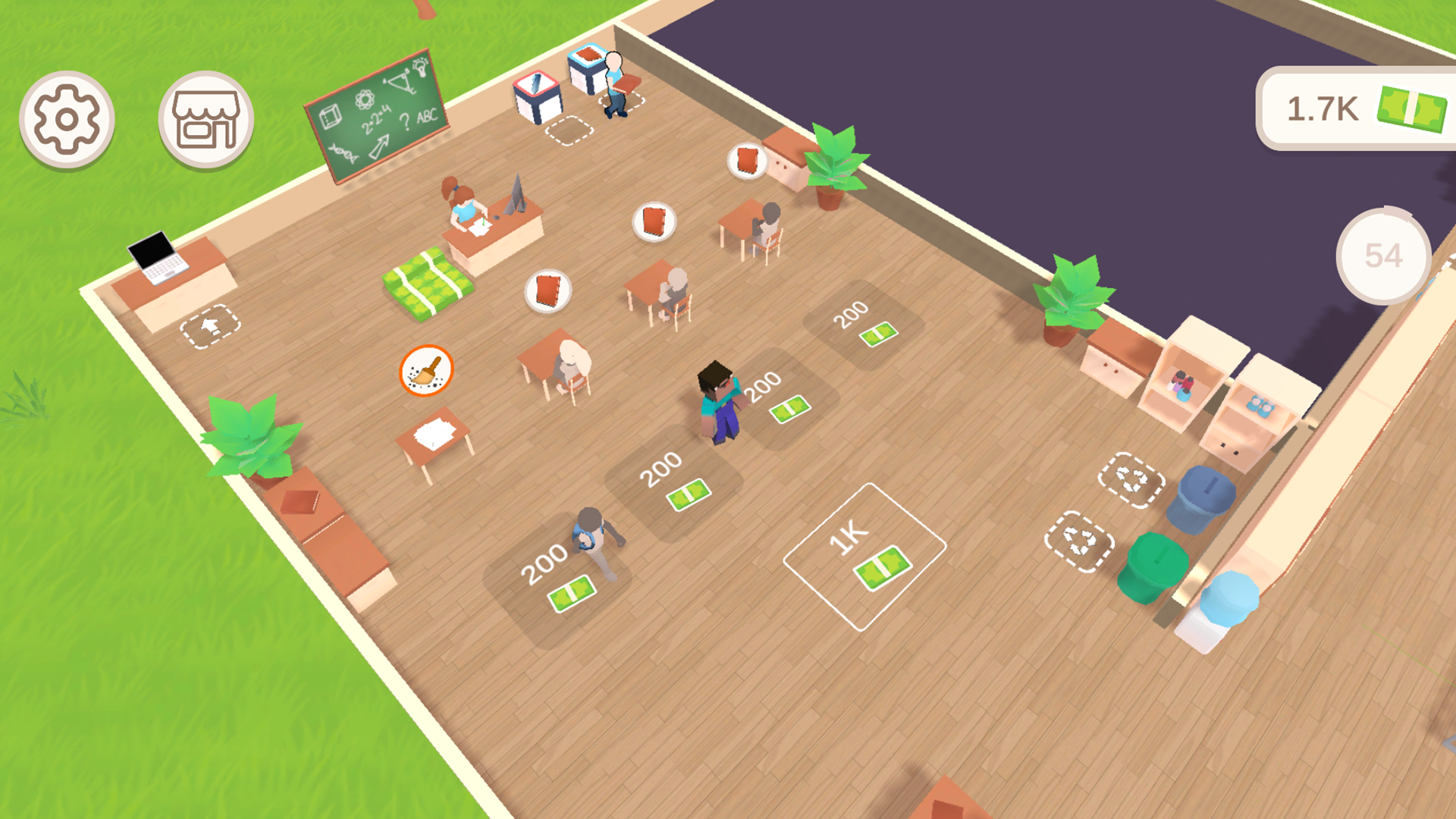Screen dimensions: 1456x819
Task: Tap the lower recycle bin placement marker
Action: pyautogui.click(x=1080, y=541)
